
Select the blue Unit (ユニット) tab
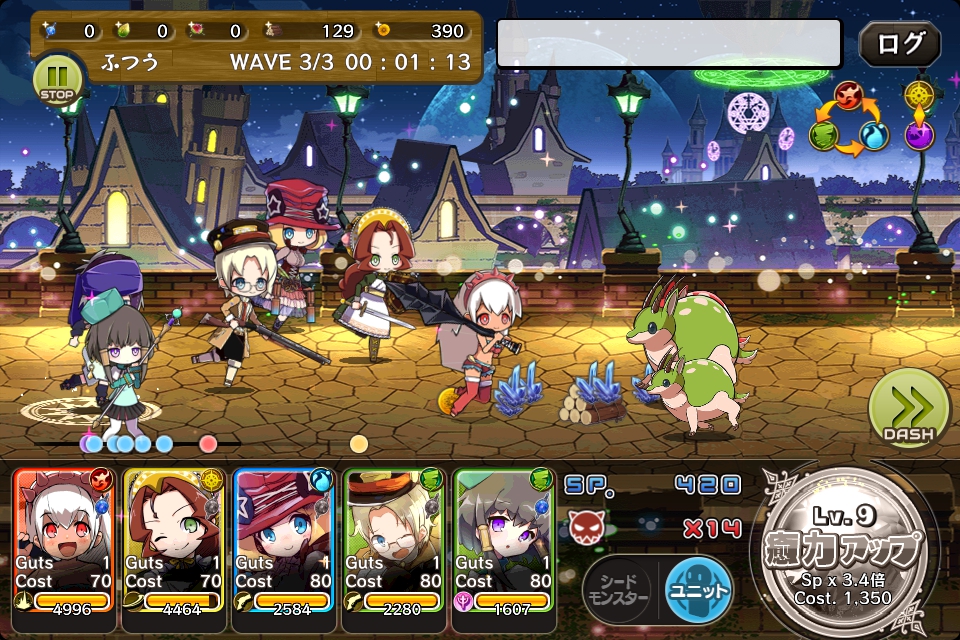[x=698, y=589]
